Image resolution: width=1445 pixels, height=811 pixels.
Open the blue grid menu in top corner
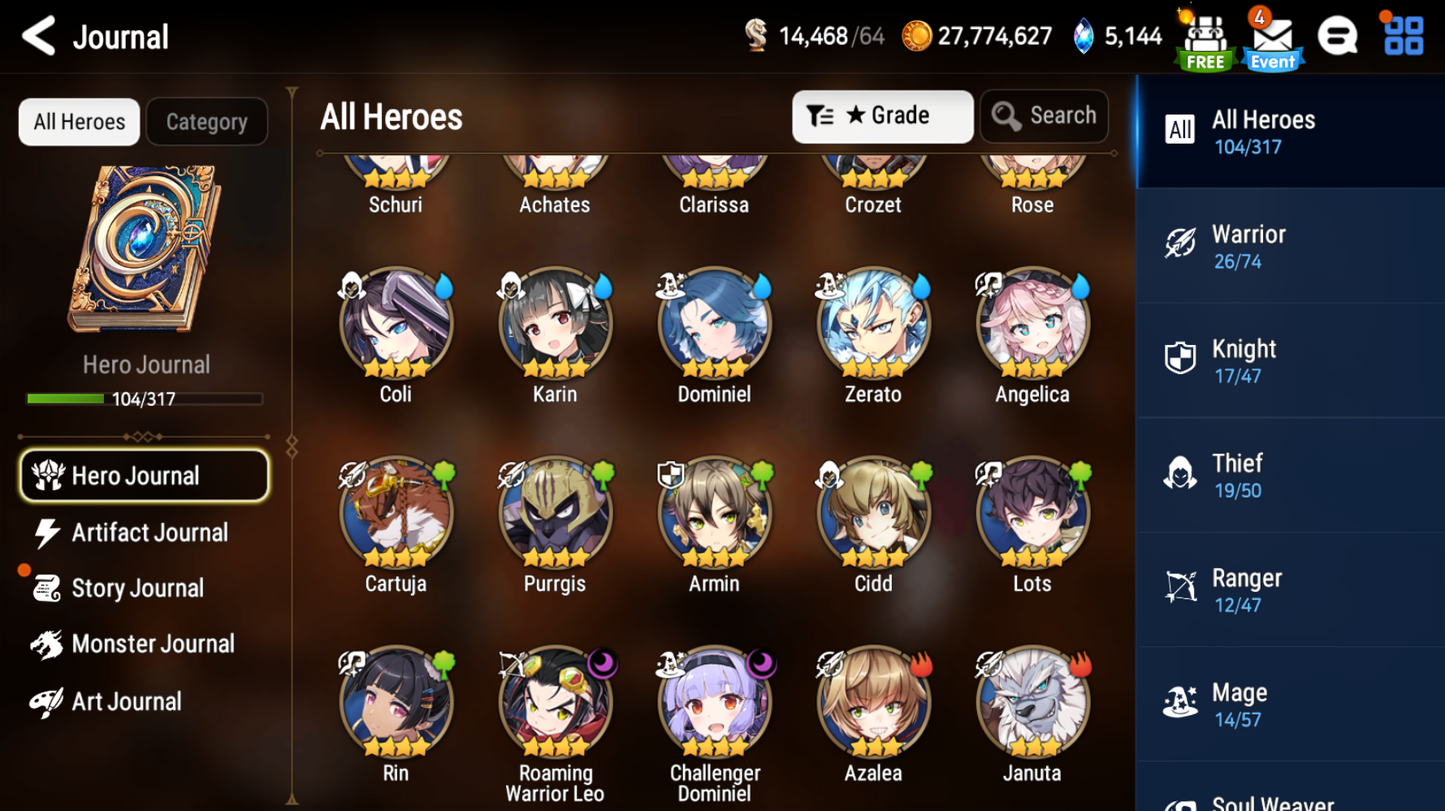pos(1403,36)
